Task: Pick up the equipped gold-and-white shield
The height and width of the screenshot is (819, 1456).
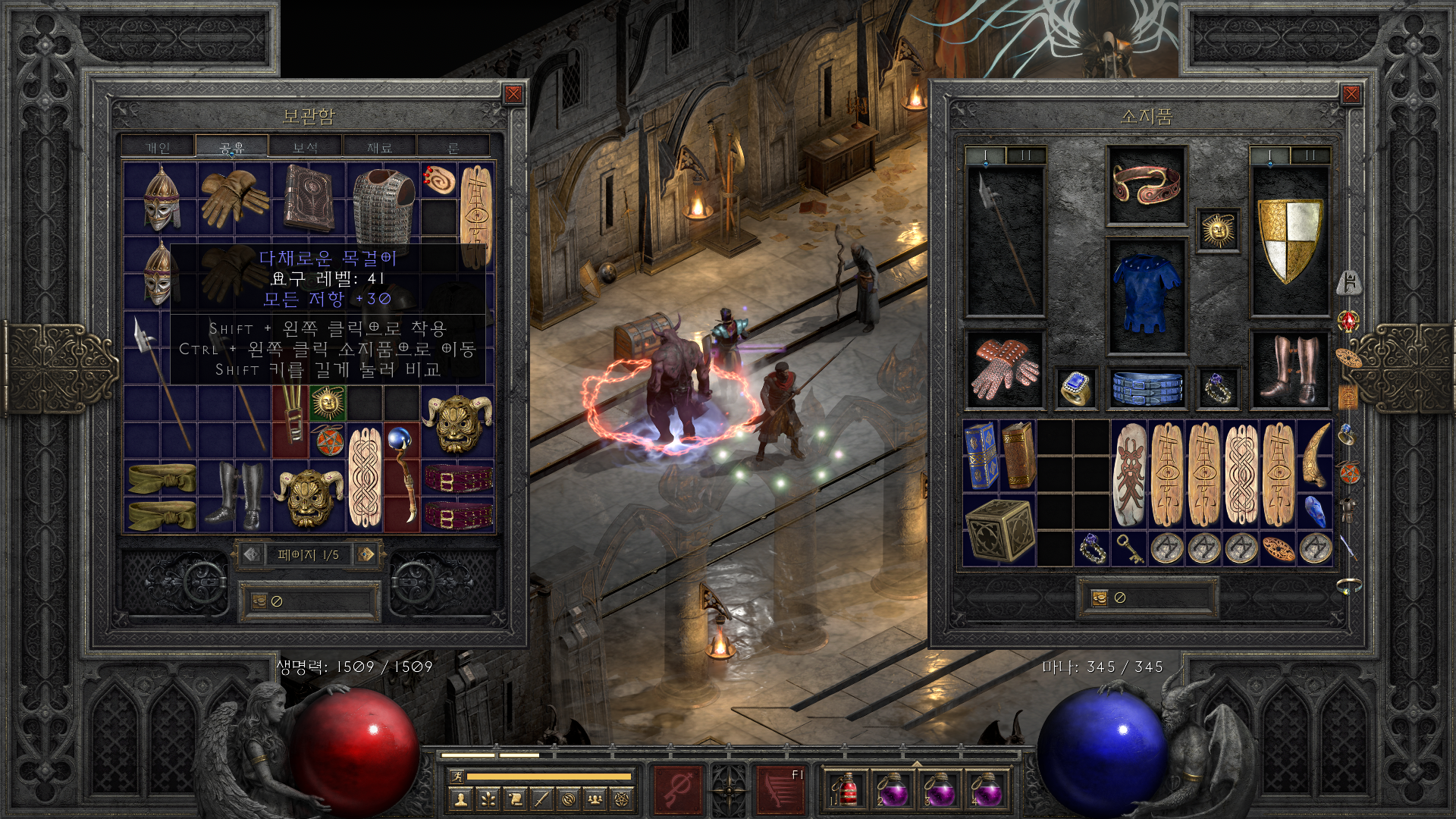Action: pyautogui.click(x=1289, y=240)
